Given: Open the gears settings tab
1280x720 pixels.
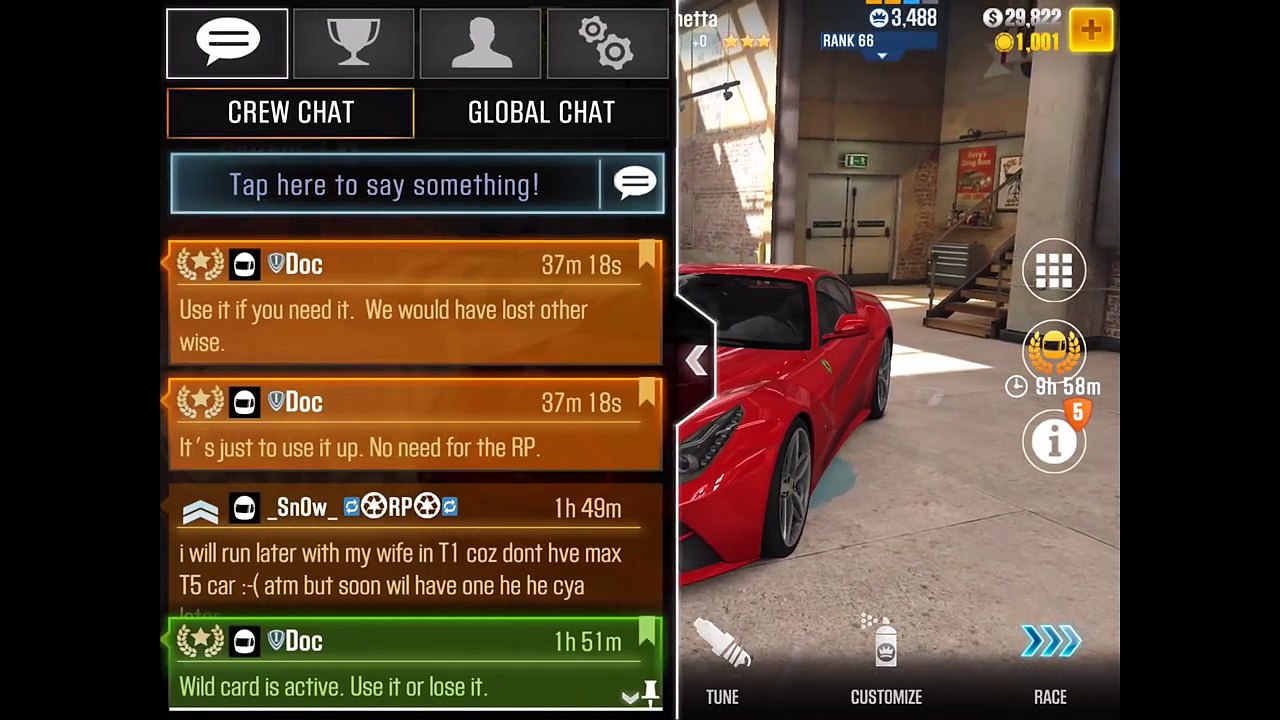Looking at the screenshot, I should [607, 44].
